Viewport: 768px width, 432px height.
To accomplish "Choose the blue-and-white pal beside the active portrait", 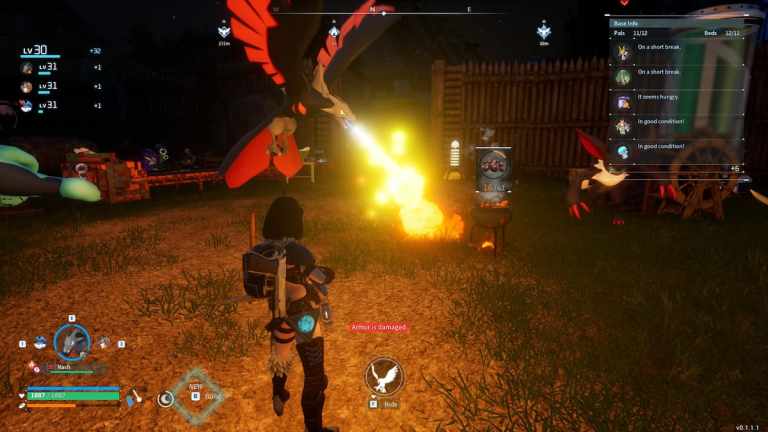I will click(41, 343).
